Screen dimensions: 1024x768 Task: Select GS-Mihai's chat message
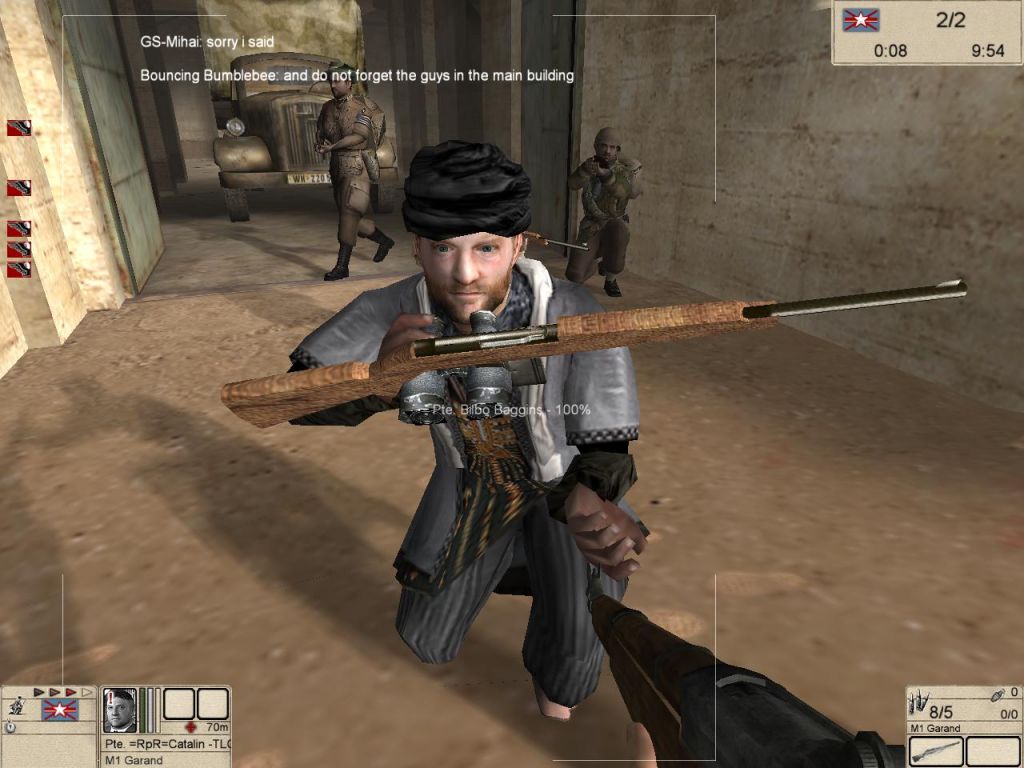207,42
